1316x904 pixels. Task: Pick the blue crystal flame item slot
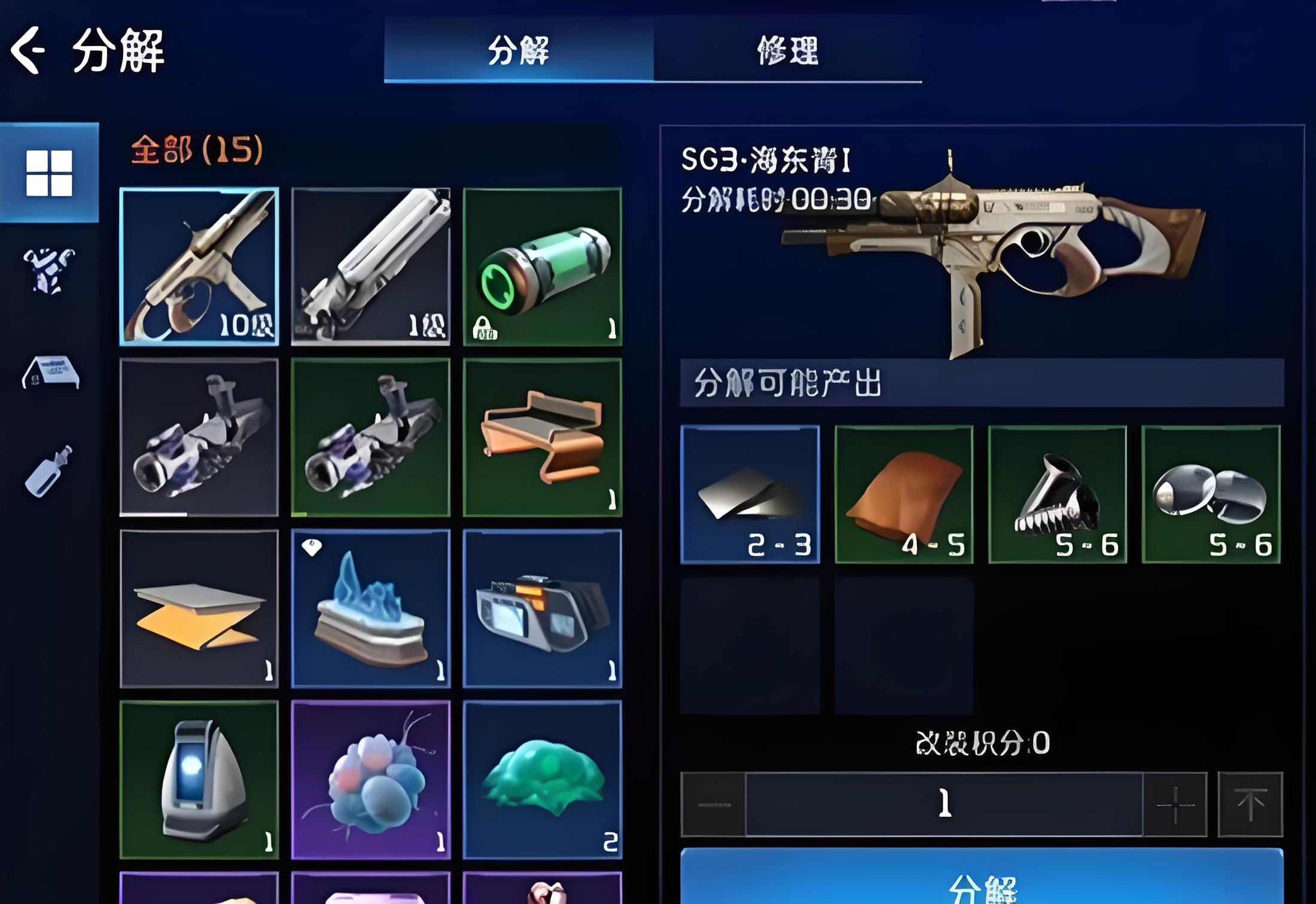click(371, 608)
